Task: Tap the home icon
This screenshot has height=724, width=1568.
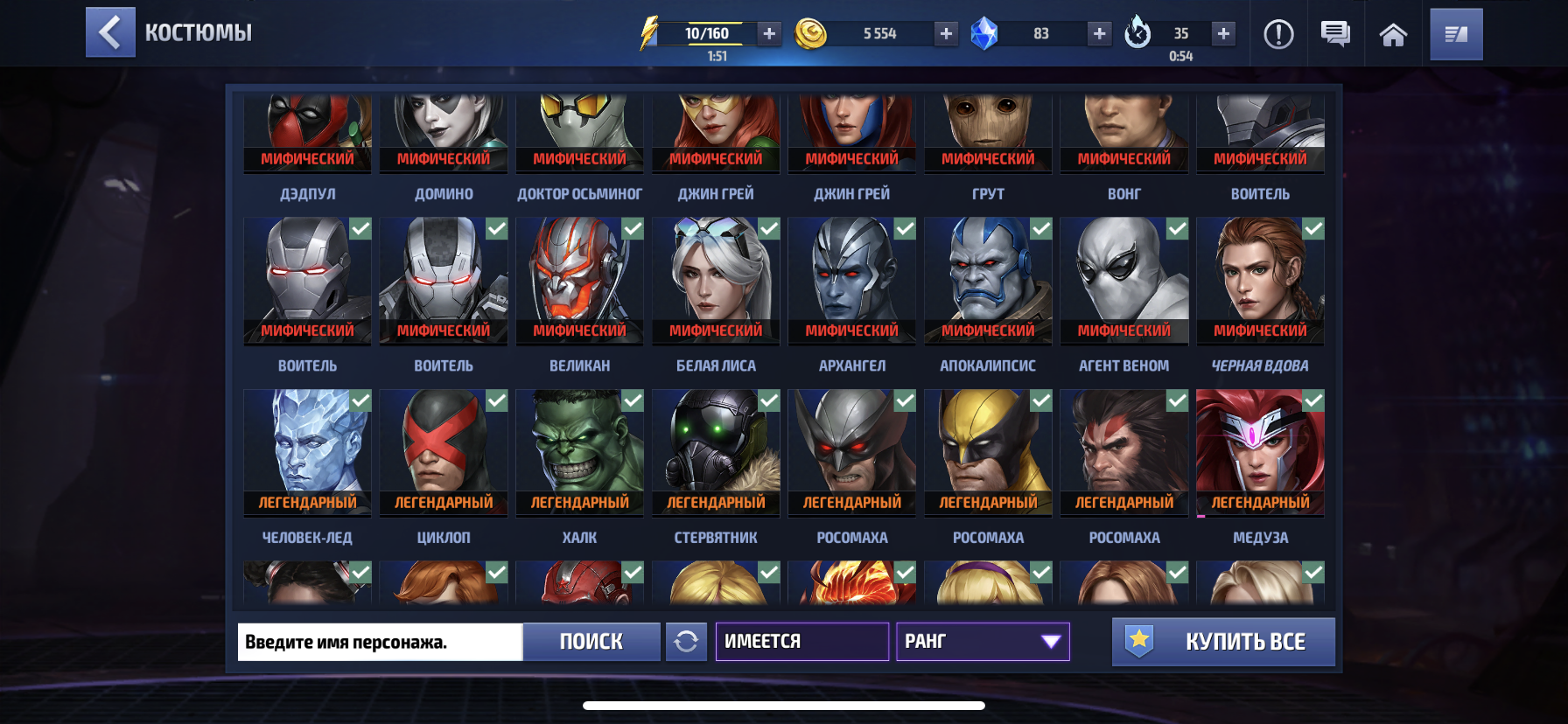Action: click(x=1395, y=34)
